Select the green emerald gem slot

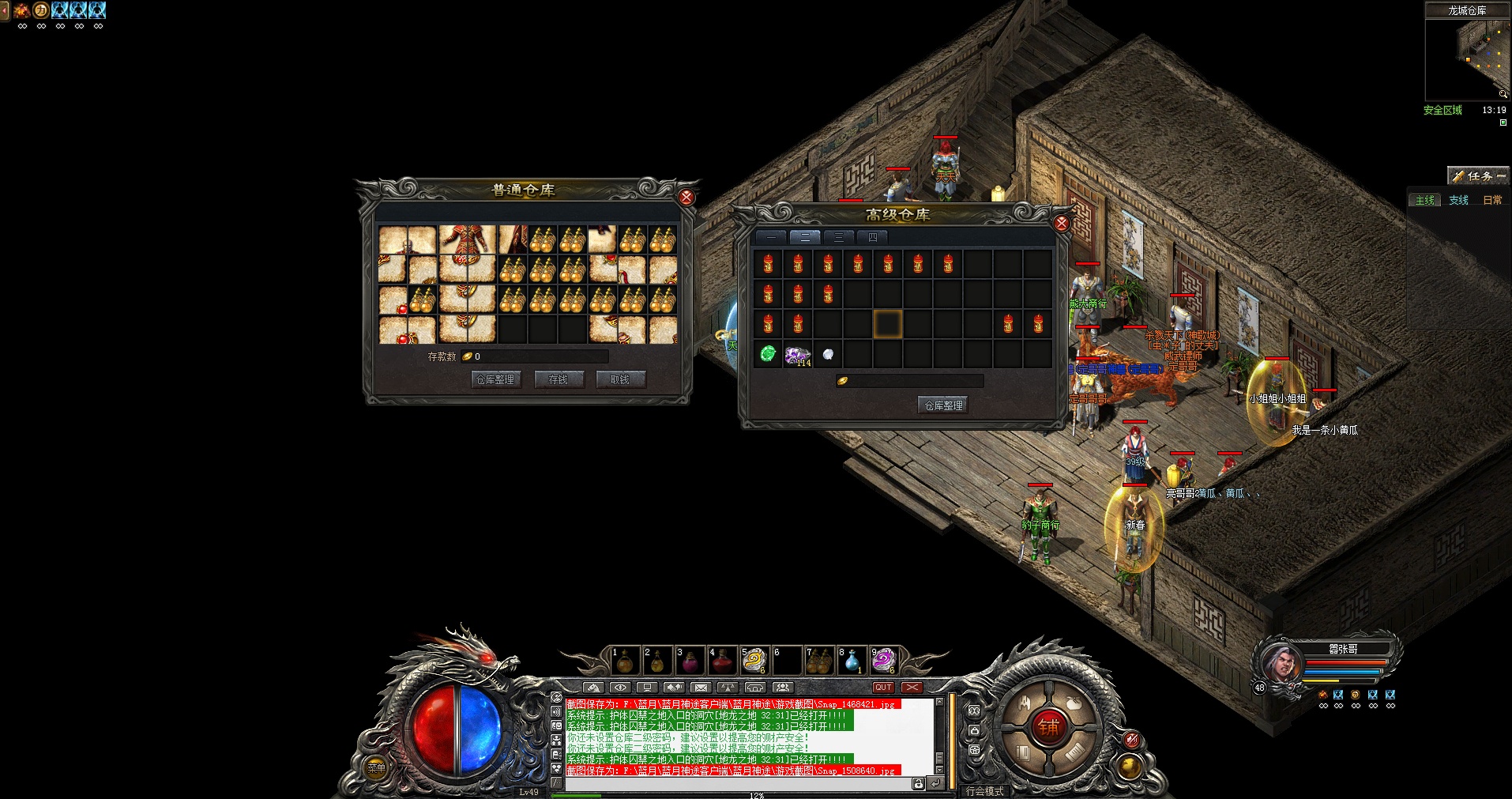pyautogui.click(x=768, y=354)
